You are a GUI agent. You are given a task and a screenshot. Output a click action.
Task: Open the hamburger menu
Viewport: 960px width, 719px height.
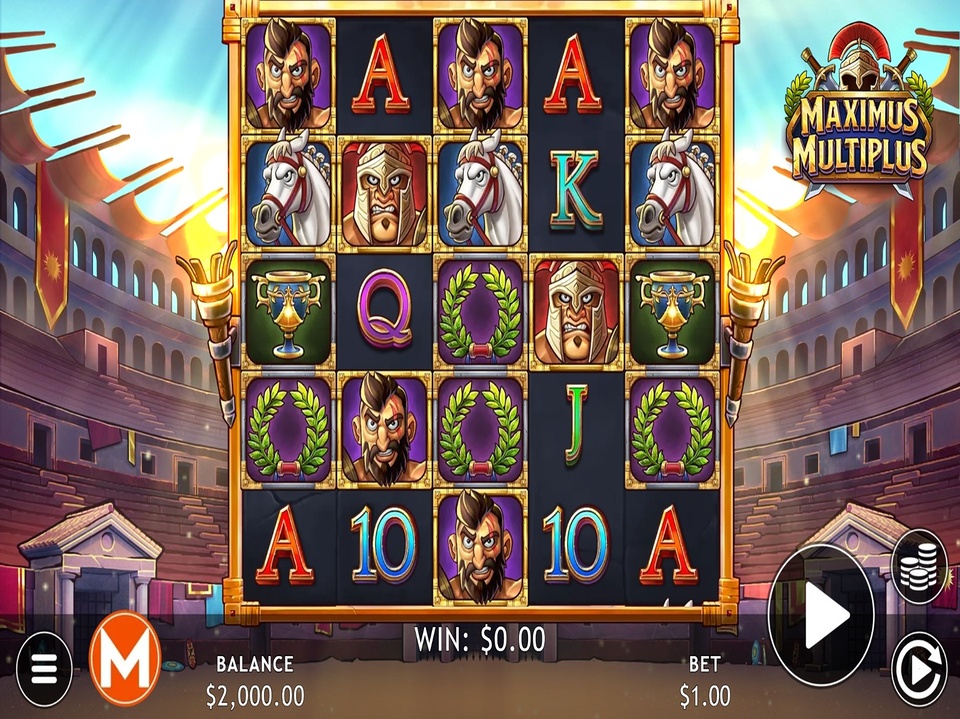pos(44,669)
